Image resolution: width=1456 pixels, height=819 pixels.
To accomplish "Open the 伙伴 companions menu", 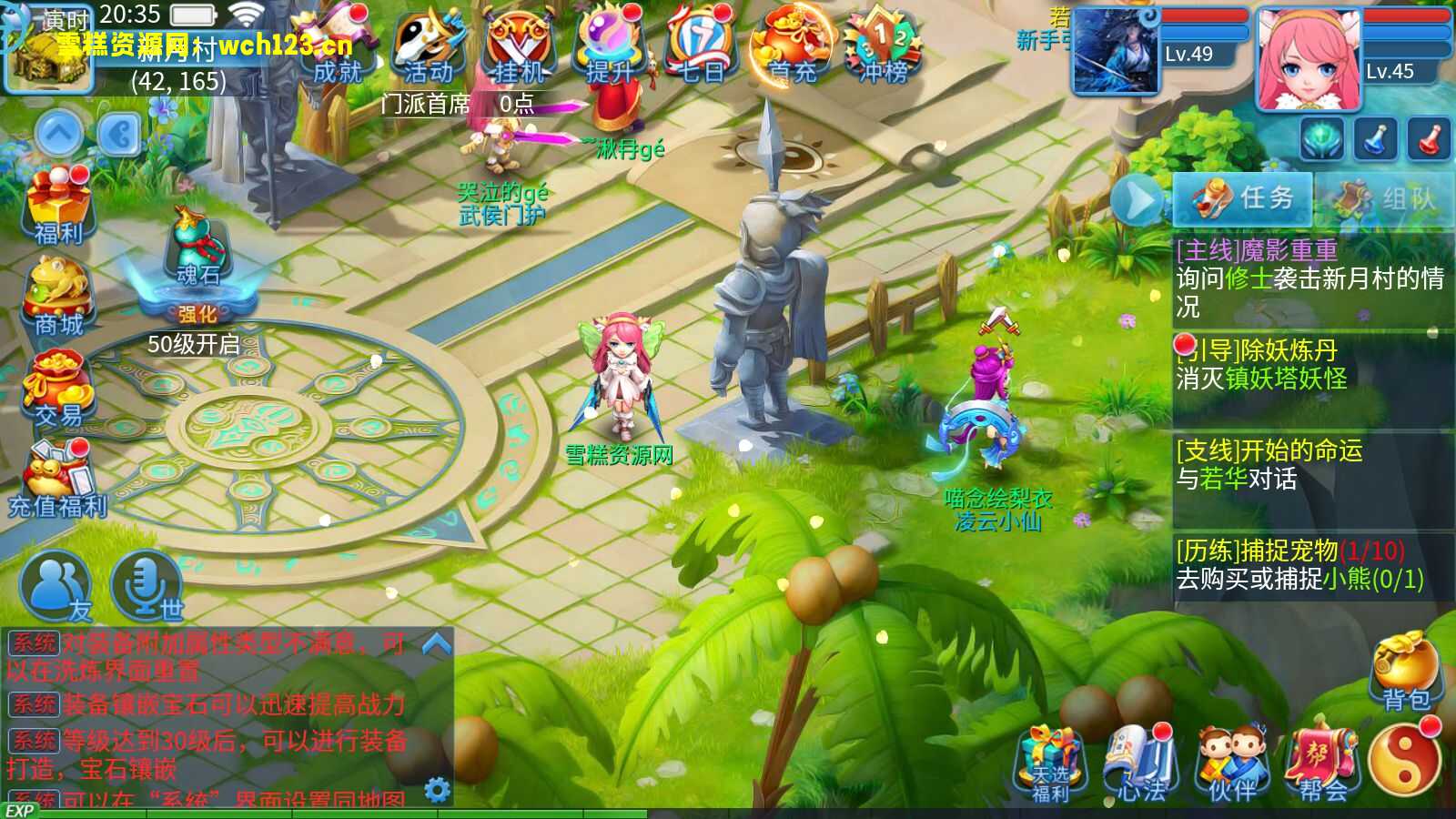I will (1232, 763).
